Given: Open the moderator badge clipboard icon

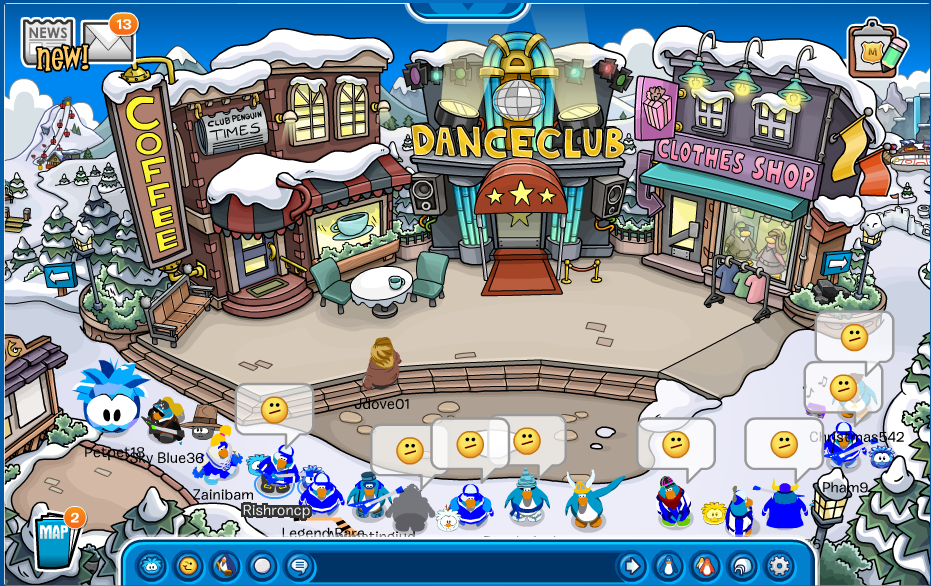Looking at the screenshot, I should pyautogui.click(x=877, y=48).
